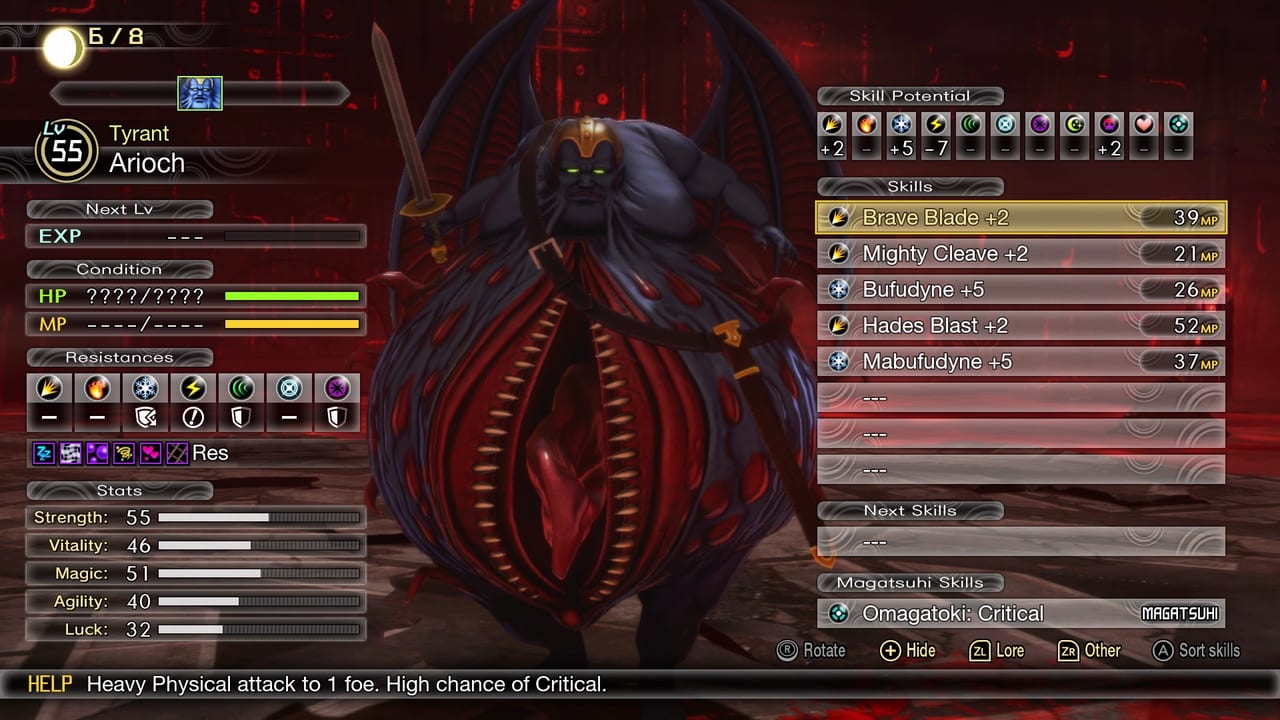Select the Hades Blast +2 skill
The height and width of the screenshot is (720, 1280).
(1020, 325)
